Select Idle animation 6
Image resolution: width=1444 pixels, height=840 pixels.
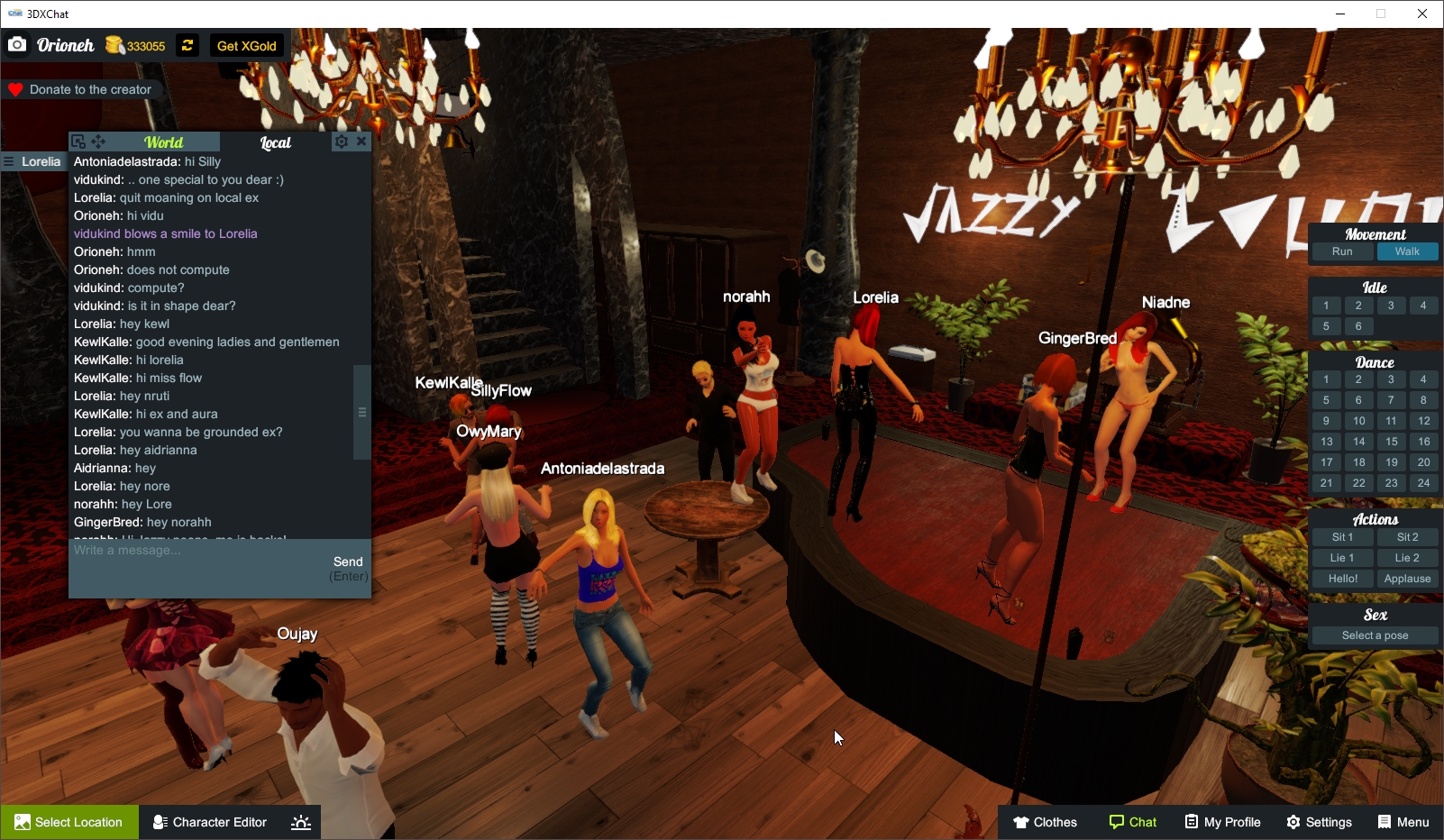(x=1358, y=325)
